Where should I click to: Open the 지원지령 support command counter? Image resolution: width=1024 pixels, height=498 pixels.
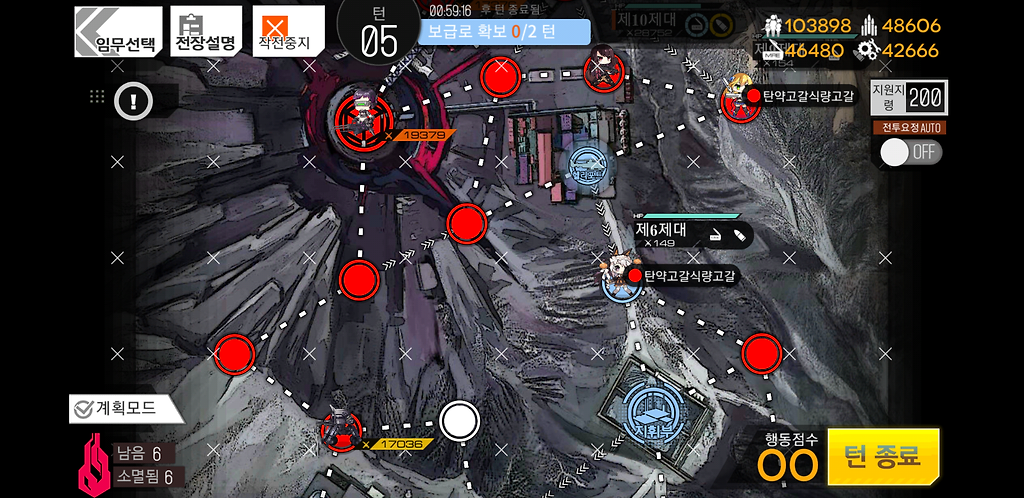pyautogui.click(x=908, y=97)
